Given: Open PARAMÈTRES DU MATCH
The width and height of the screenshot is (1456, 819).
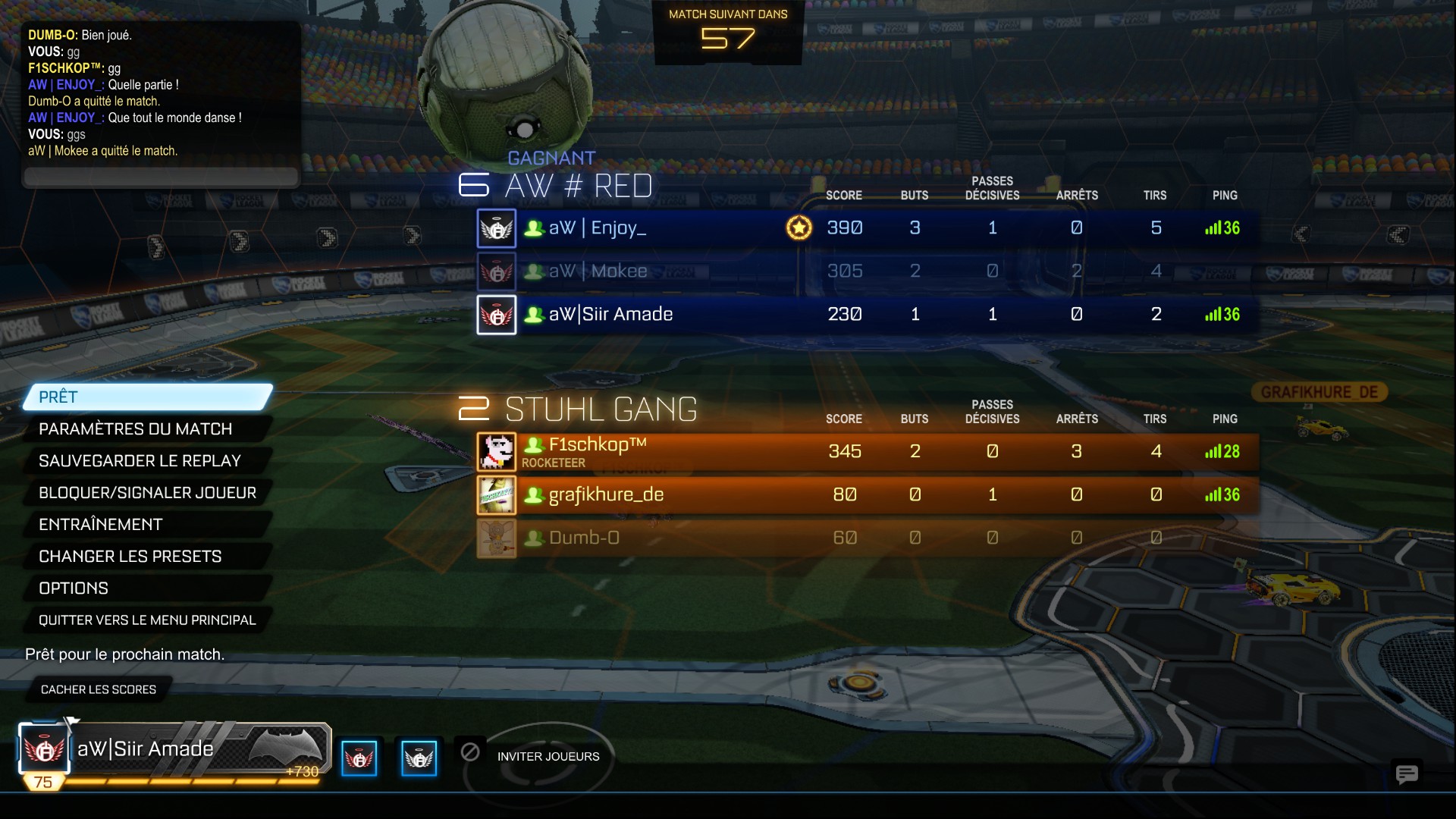Looking at the screenshot, I should point(148,429).
